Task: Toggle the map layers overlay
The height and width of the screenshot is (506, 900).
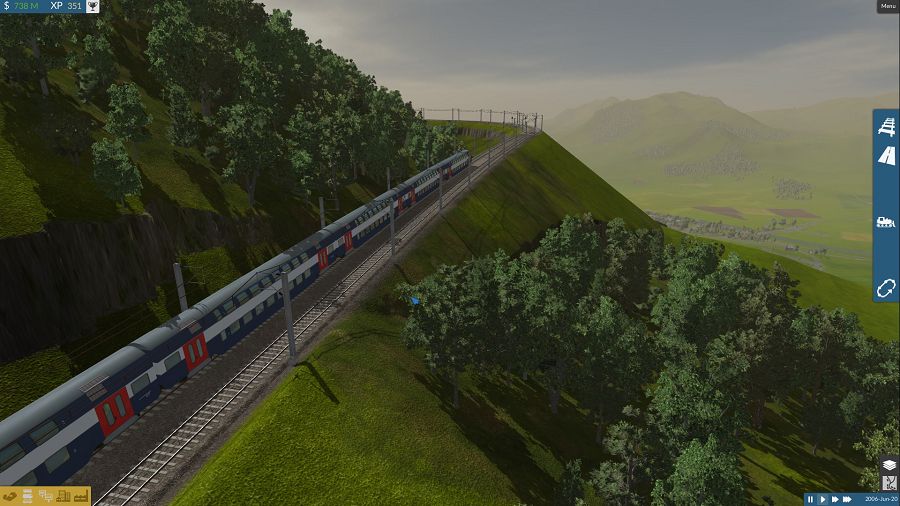Action: [888, 465]
